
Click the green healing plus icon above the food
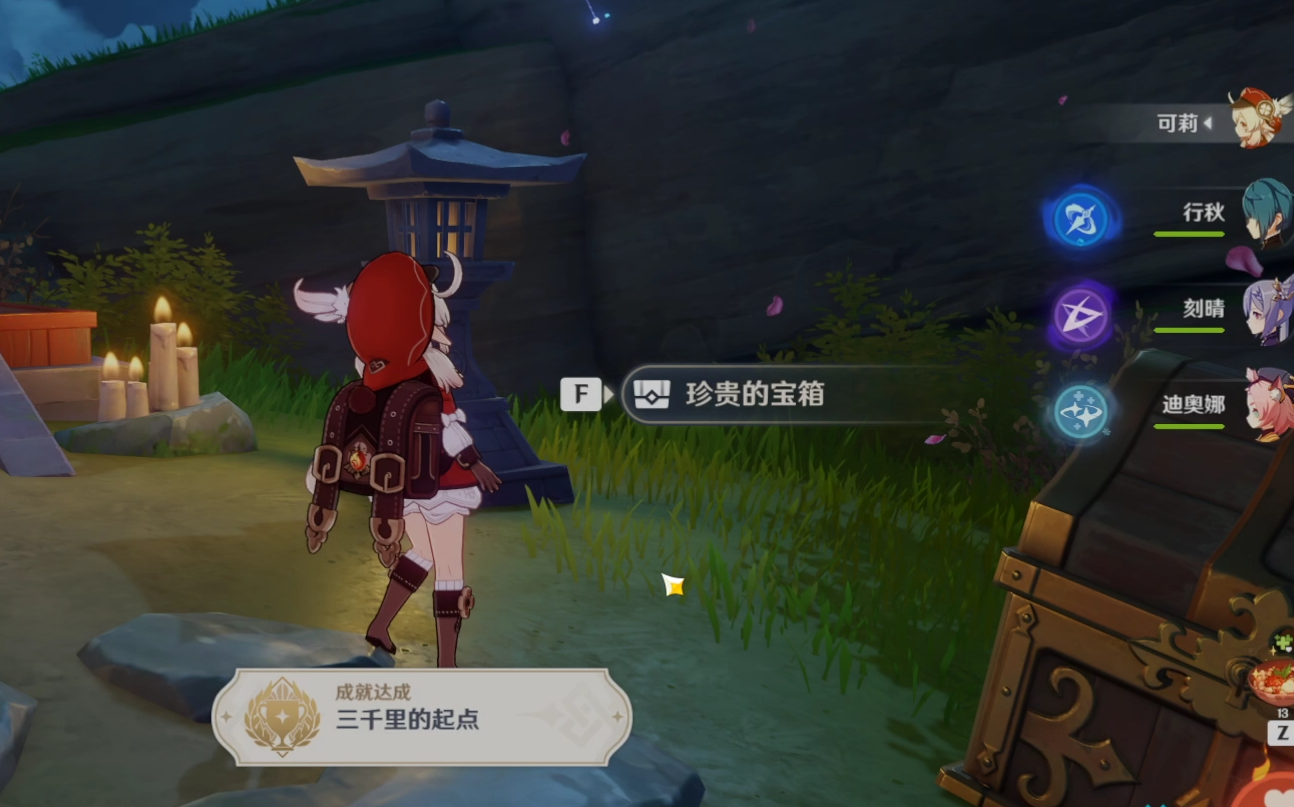click(x=1283, y=640)
